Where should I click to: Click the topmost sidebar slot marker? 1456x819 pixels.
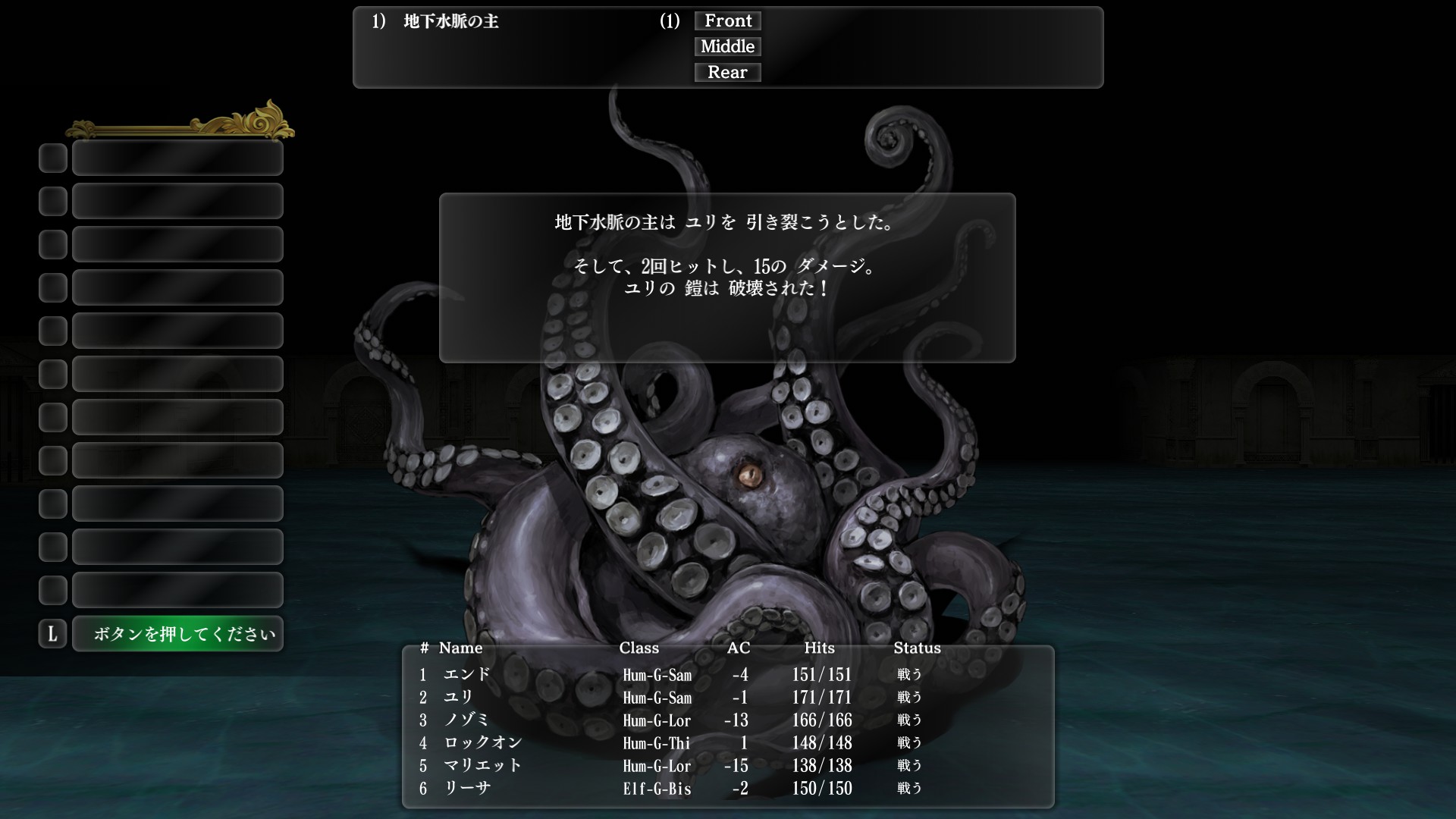[52, 158]
